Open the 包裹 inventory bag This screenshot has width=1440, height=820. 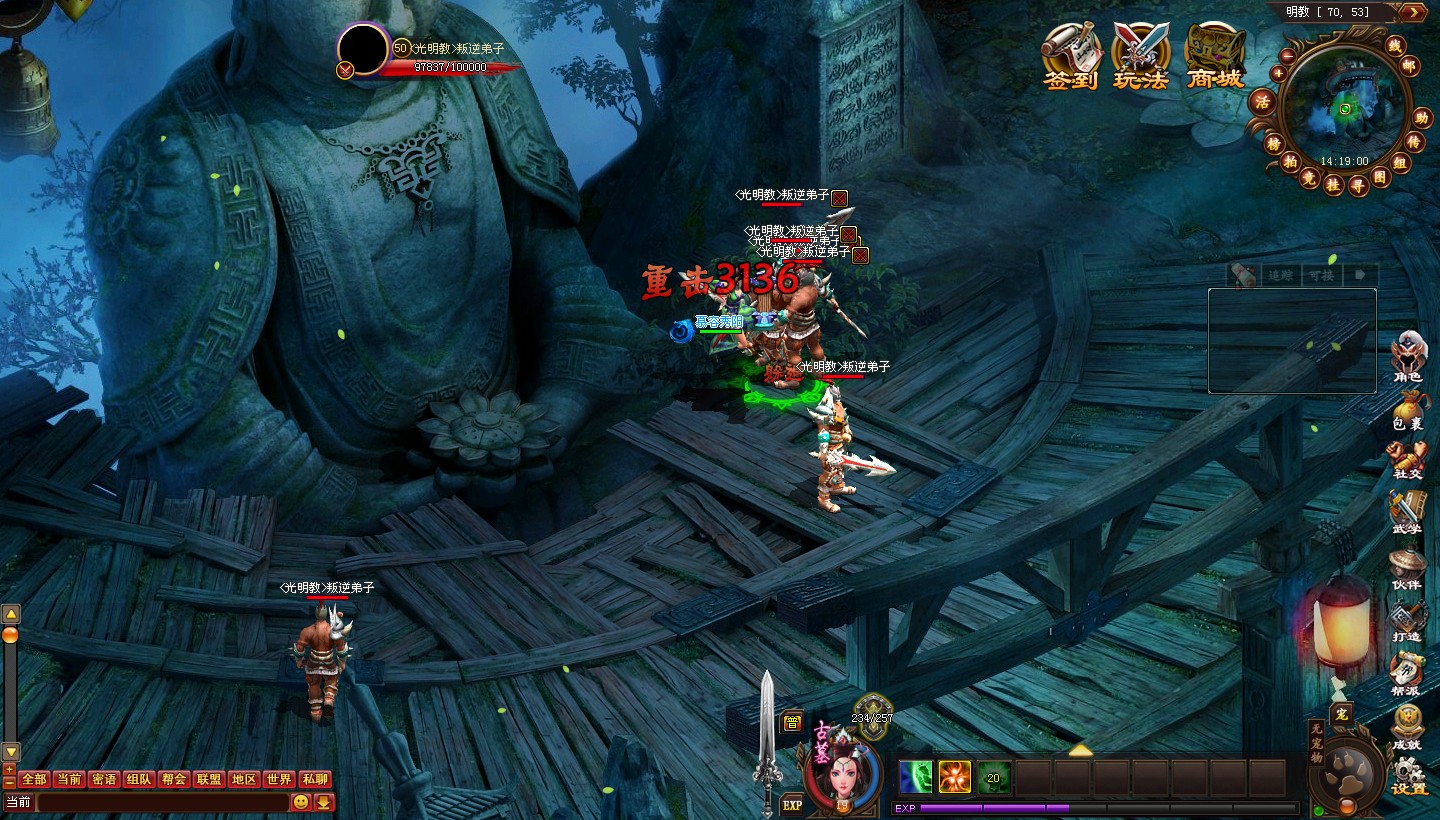tap(1408, 409)
